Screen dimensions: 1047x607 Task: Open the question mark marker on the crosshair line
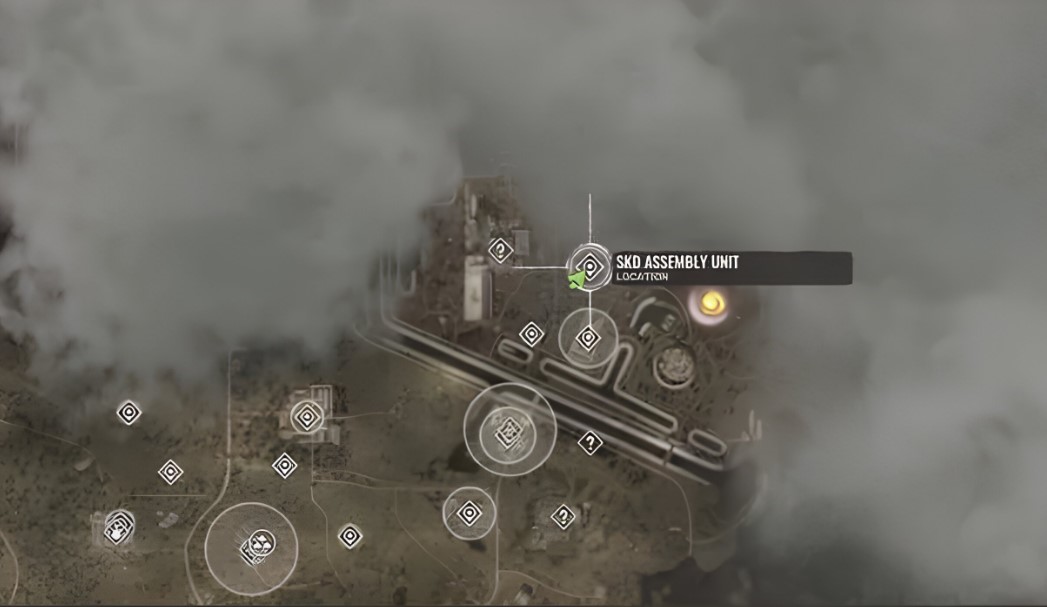(500, 249)
